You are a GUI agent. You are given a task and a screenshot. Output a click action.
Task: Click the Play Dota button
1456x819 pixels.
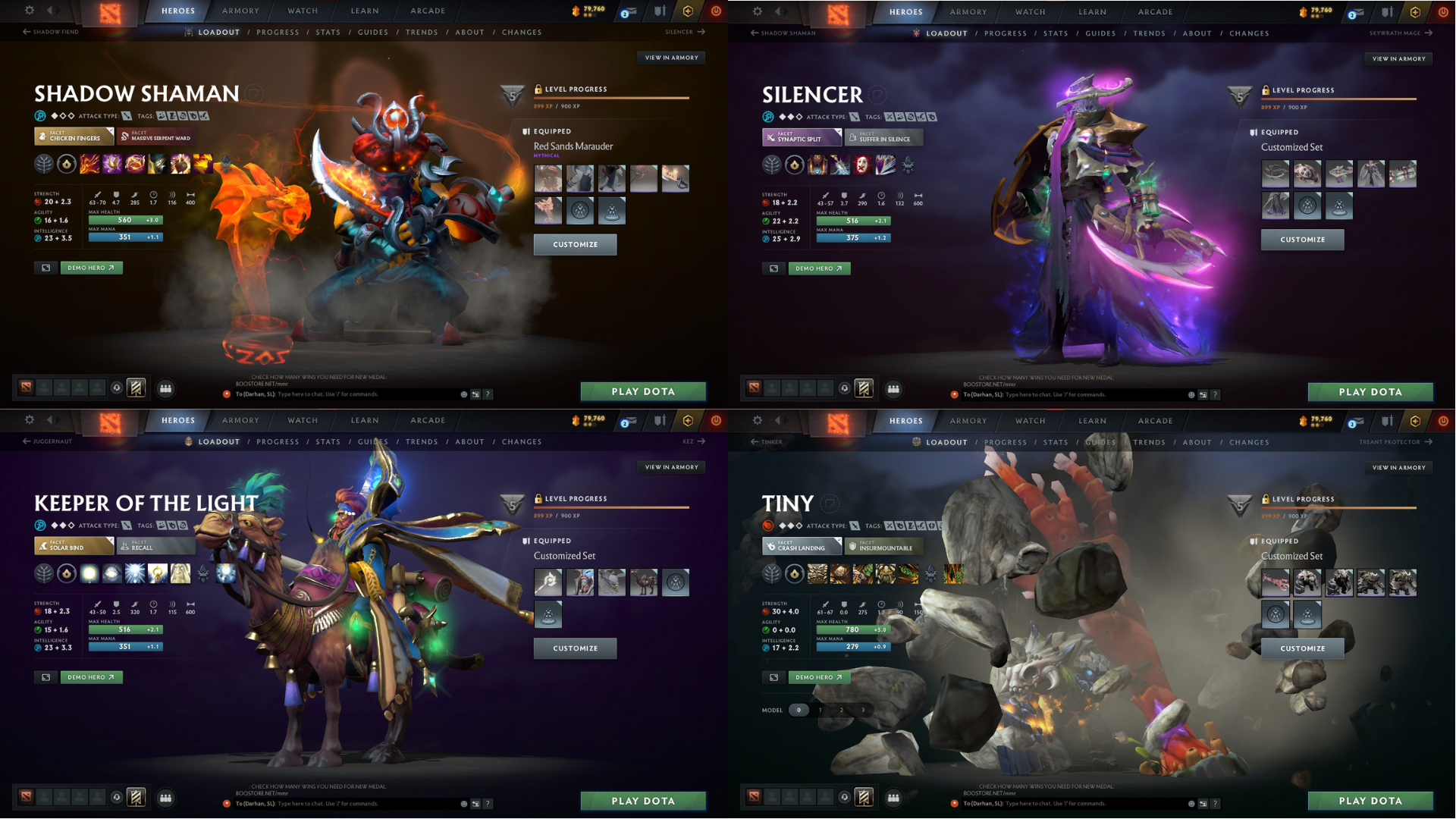tap(643, 391)
